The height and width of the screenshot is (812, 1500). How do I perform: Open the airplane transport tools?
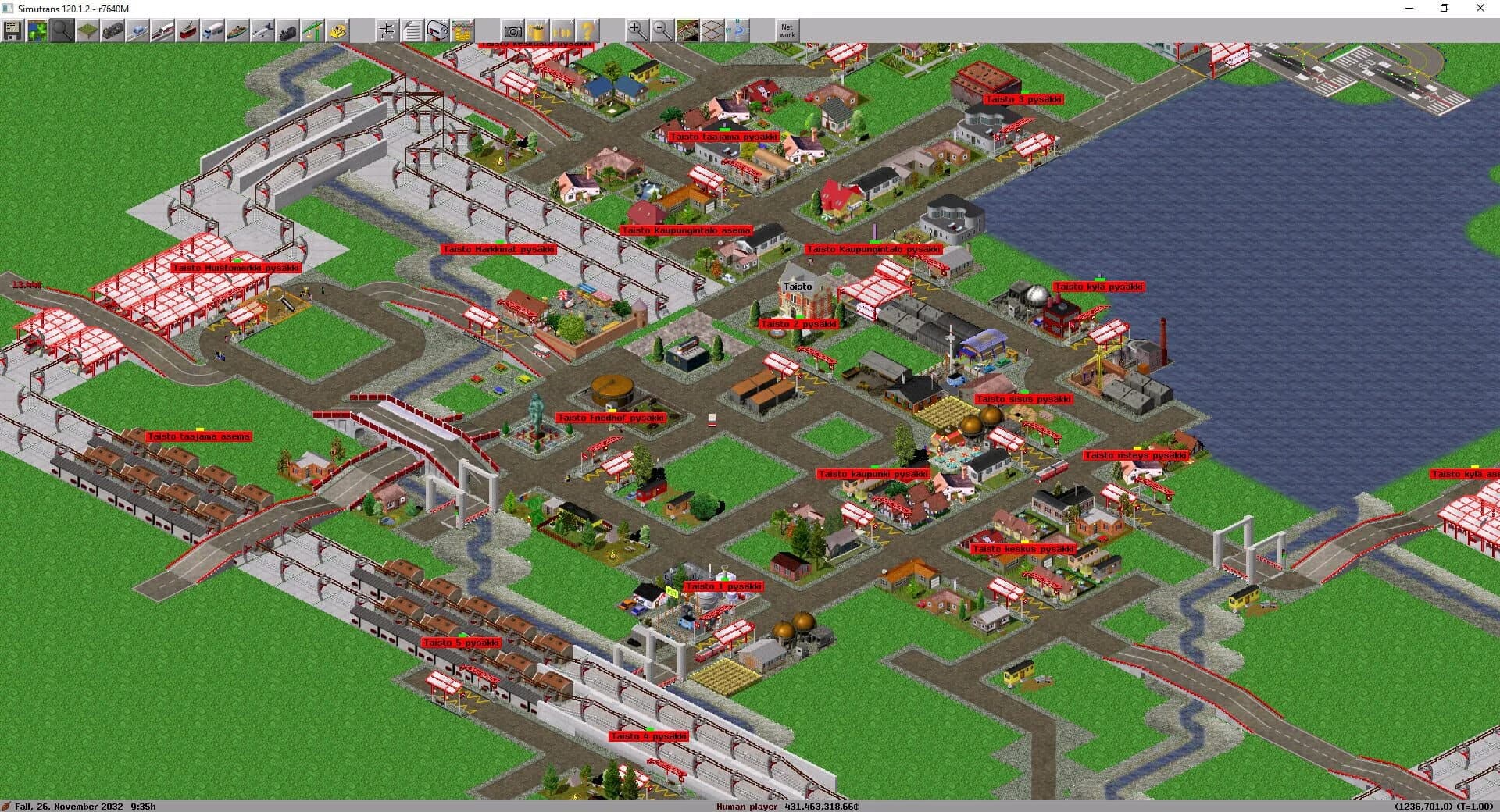(x=262, y=31)
